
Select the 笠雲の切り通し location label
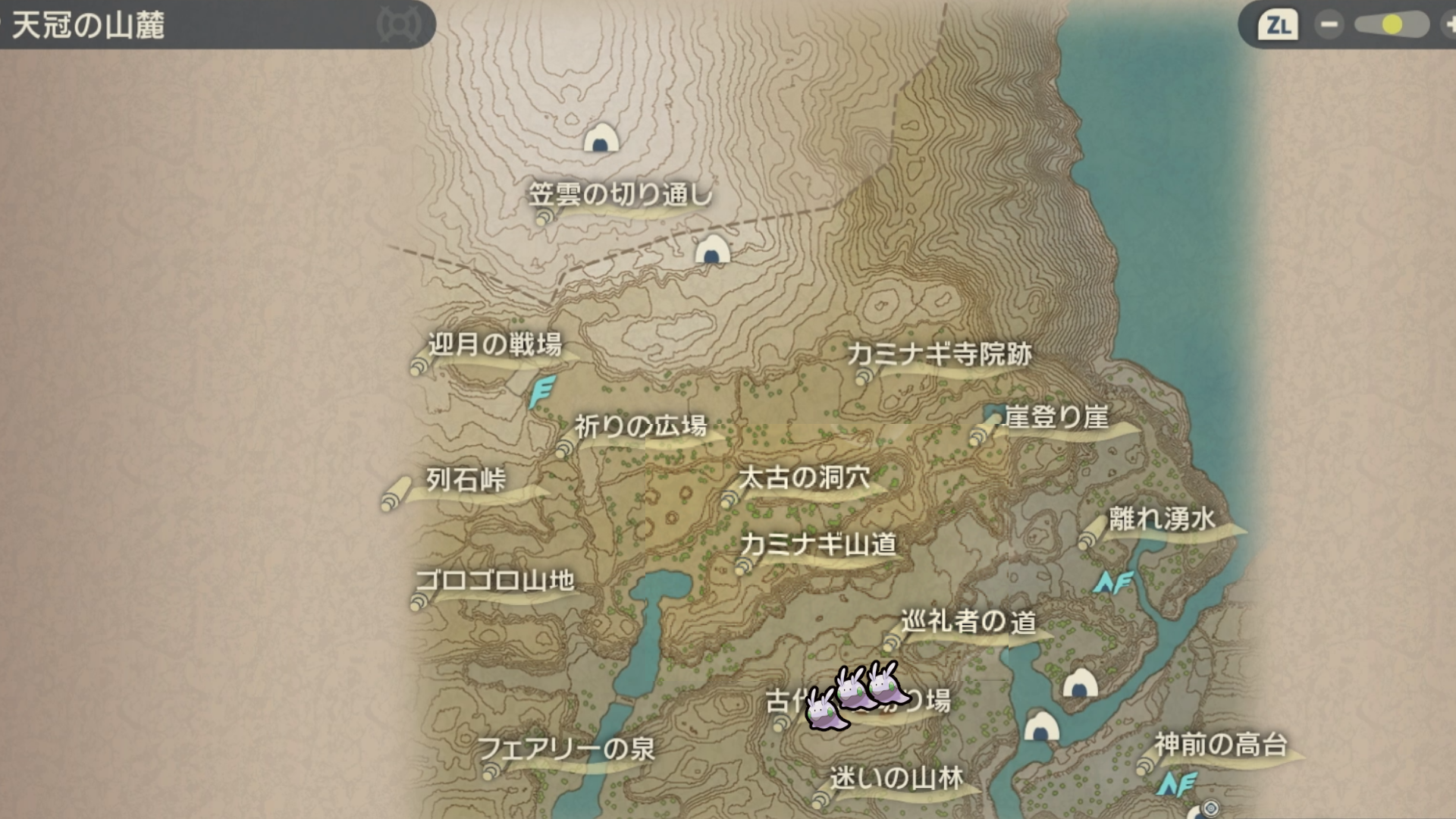click(x=620, y=196)
